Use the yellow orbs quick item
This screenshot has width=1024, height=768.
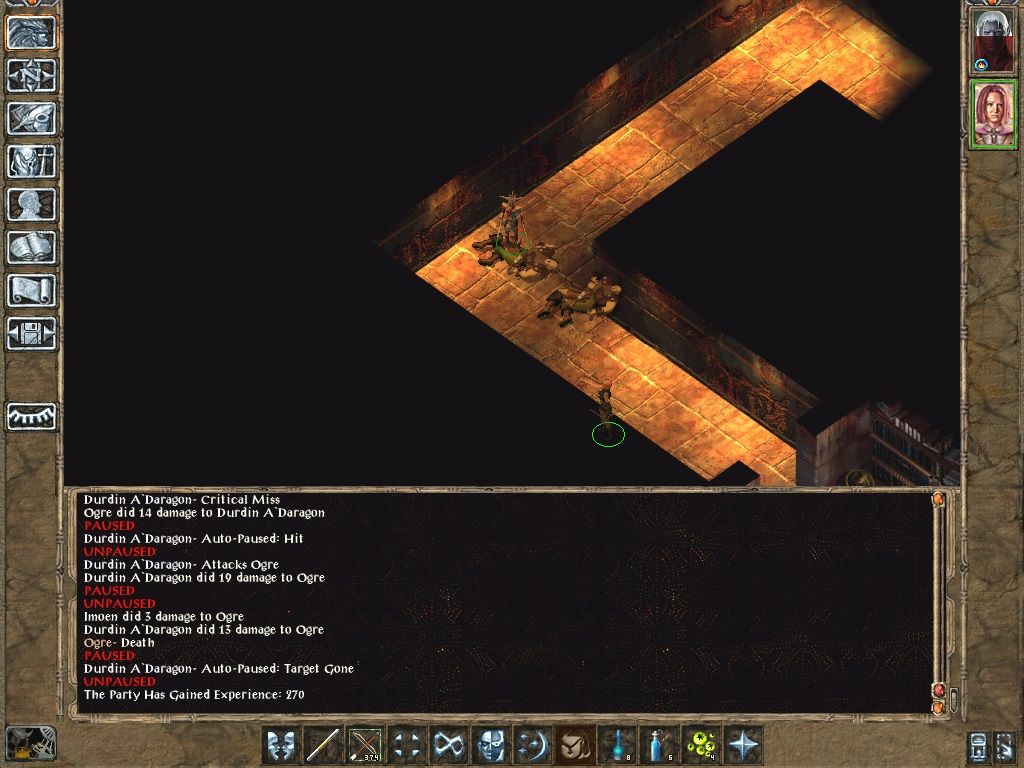click(701, 745)
